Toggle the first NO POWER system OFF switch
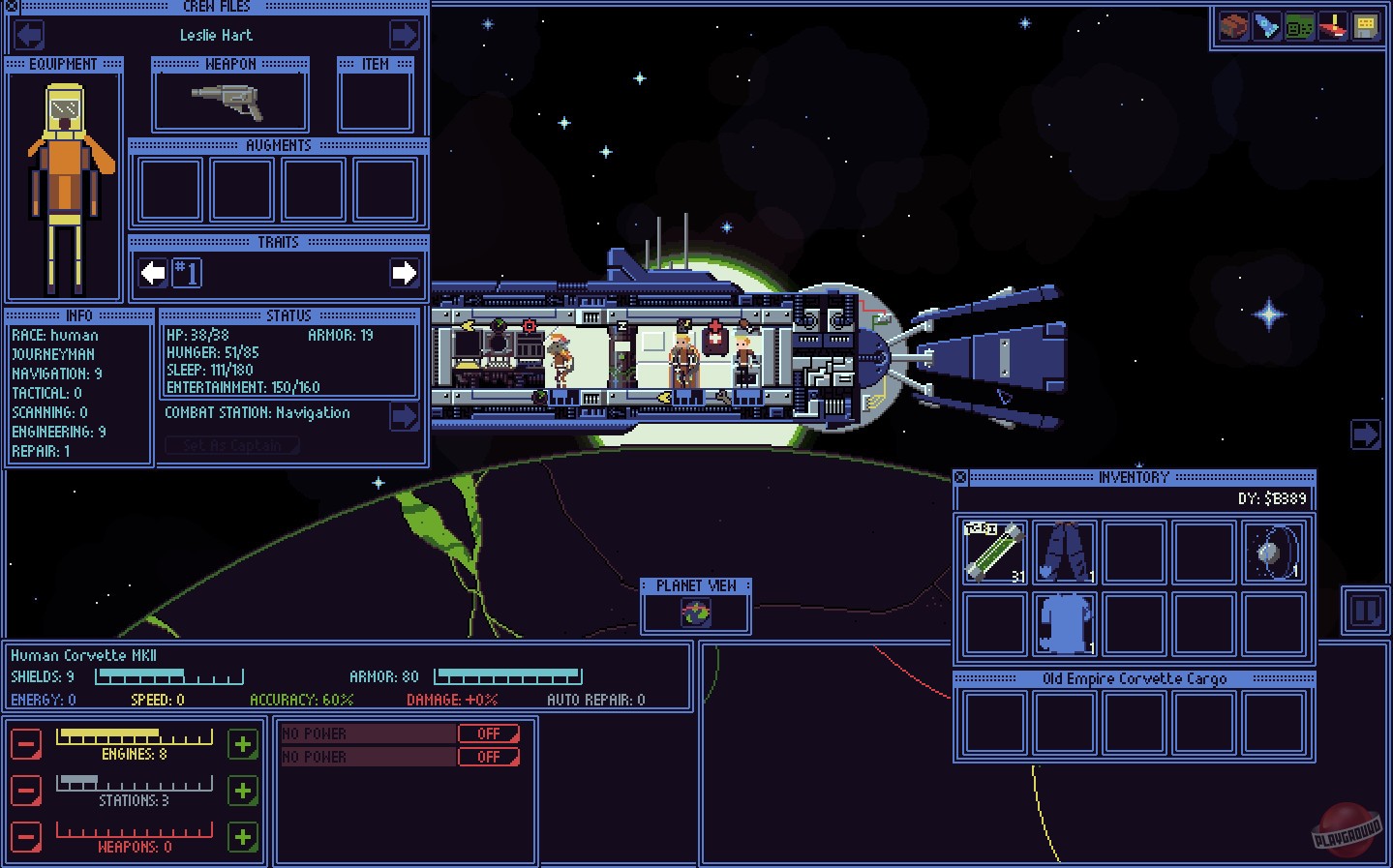The height and width of the screenshot is (868, 1393). point(489,733)
